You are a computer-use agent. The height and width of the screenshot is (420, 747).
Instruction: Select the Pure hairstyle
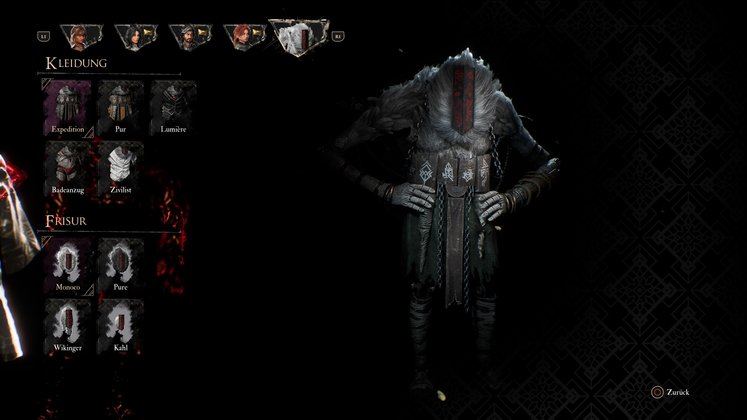120,266
